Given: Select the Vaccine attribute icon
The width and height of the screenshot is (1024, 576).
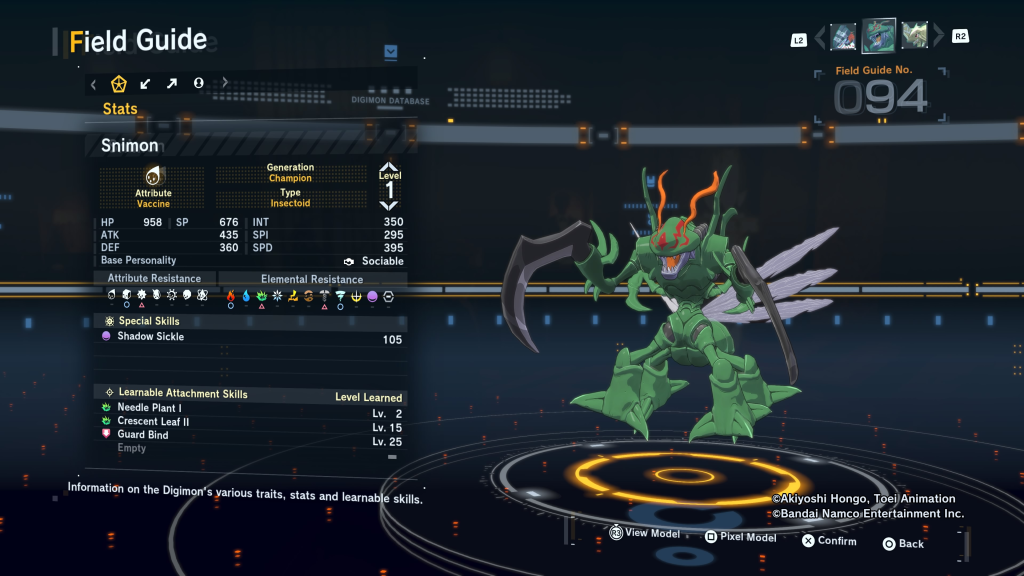Looking at the screenshot, I should pos(153,176).
